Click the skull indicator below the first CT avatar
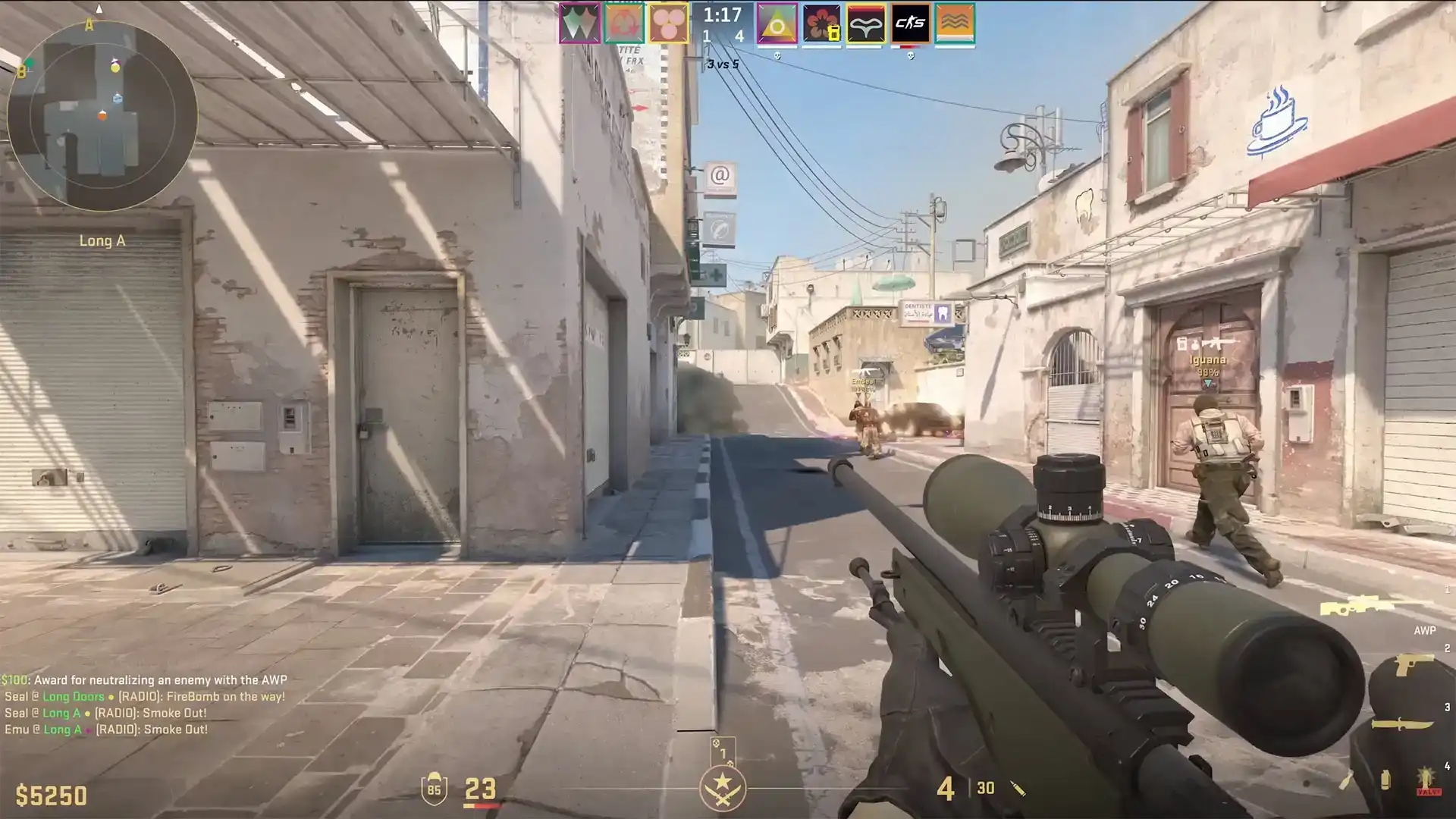 coord(778,56)
